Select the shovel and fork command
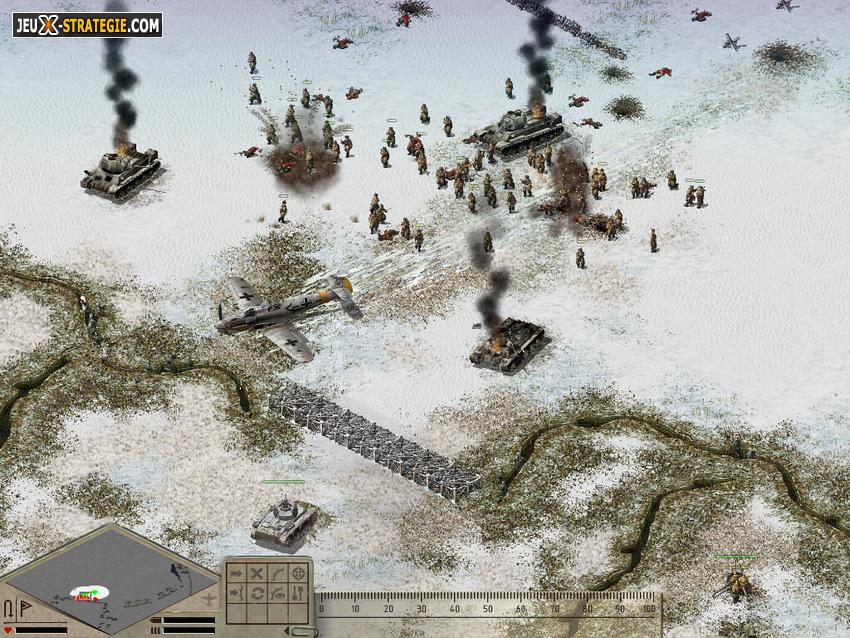This screenshot has width=850, height=638. (x=298, y=593)
